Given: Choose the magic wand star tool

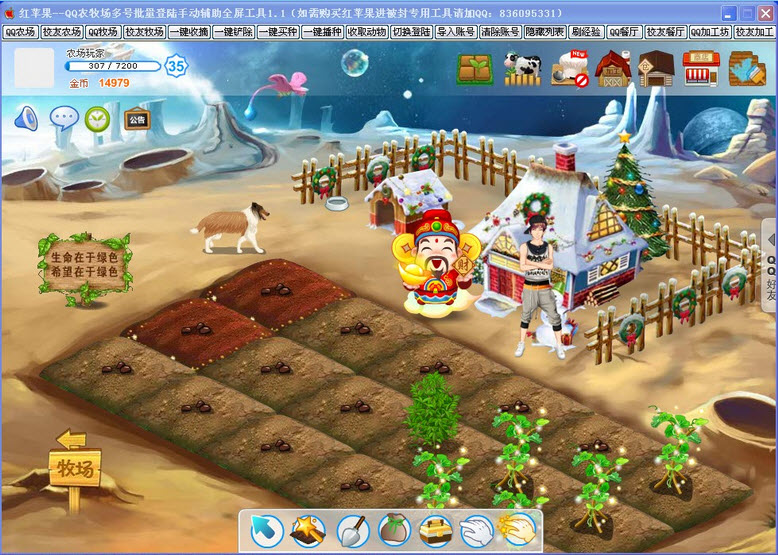Looking at the screenshot, I should [x=307, y=530].
